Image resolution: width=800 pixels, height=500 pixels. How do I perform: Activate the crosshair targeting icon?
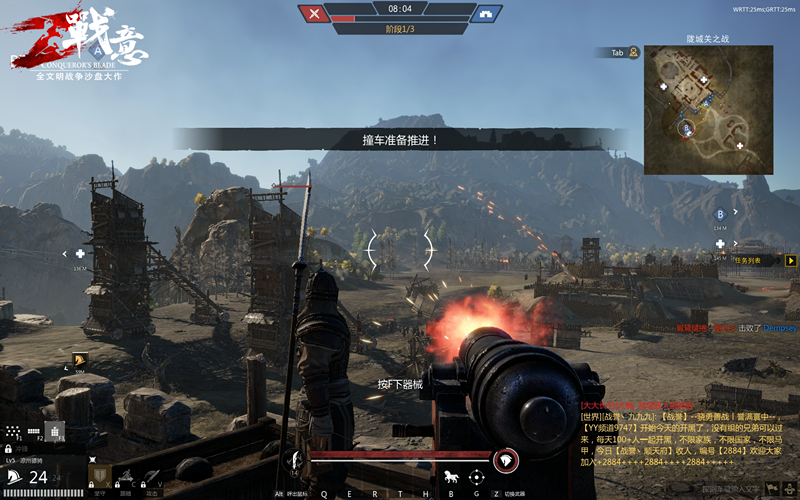click(477, 476)
